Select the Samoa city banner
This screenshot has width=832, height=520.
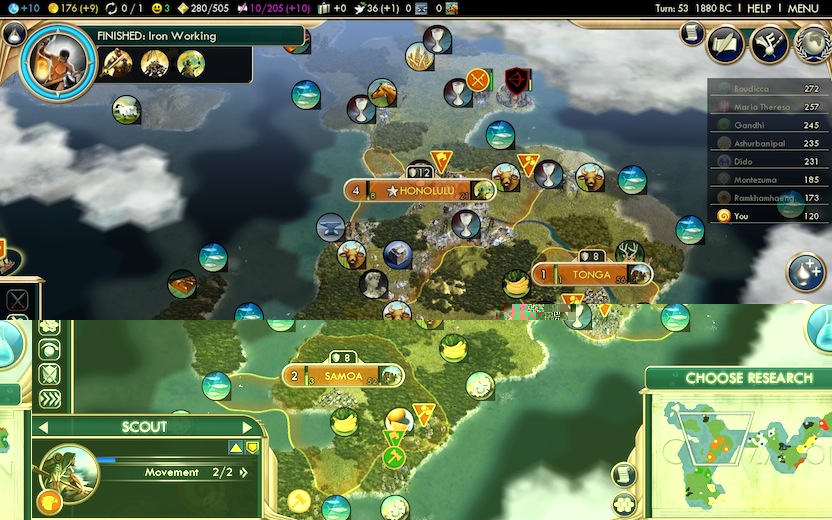342,376
